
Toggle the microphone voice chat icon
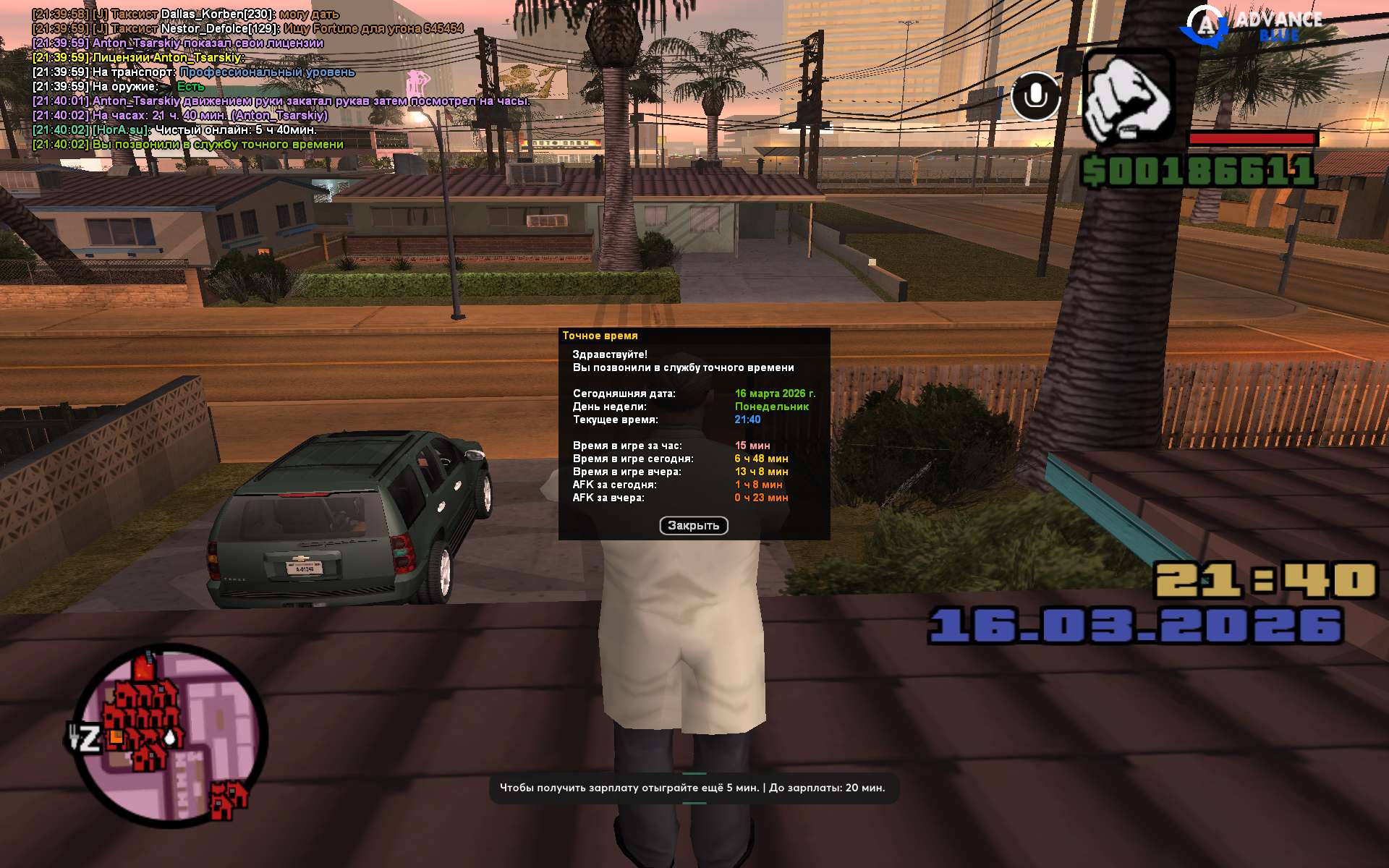click(x=1035, y=95)
